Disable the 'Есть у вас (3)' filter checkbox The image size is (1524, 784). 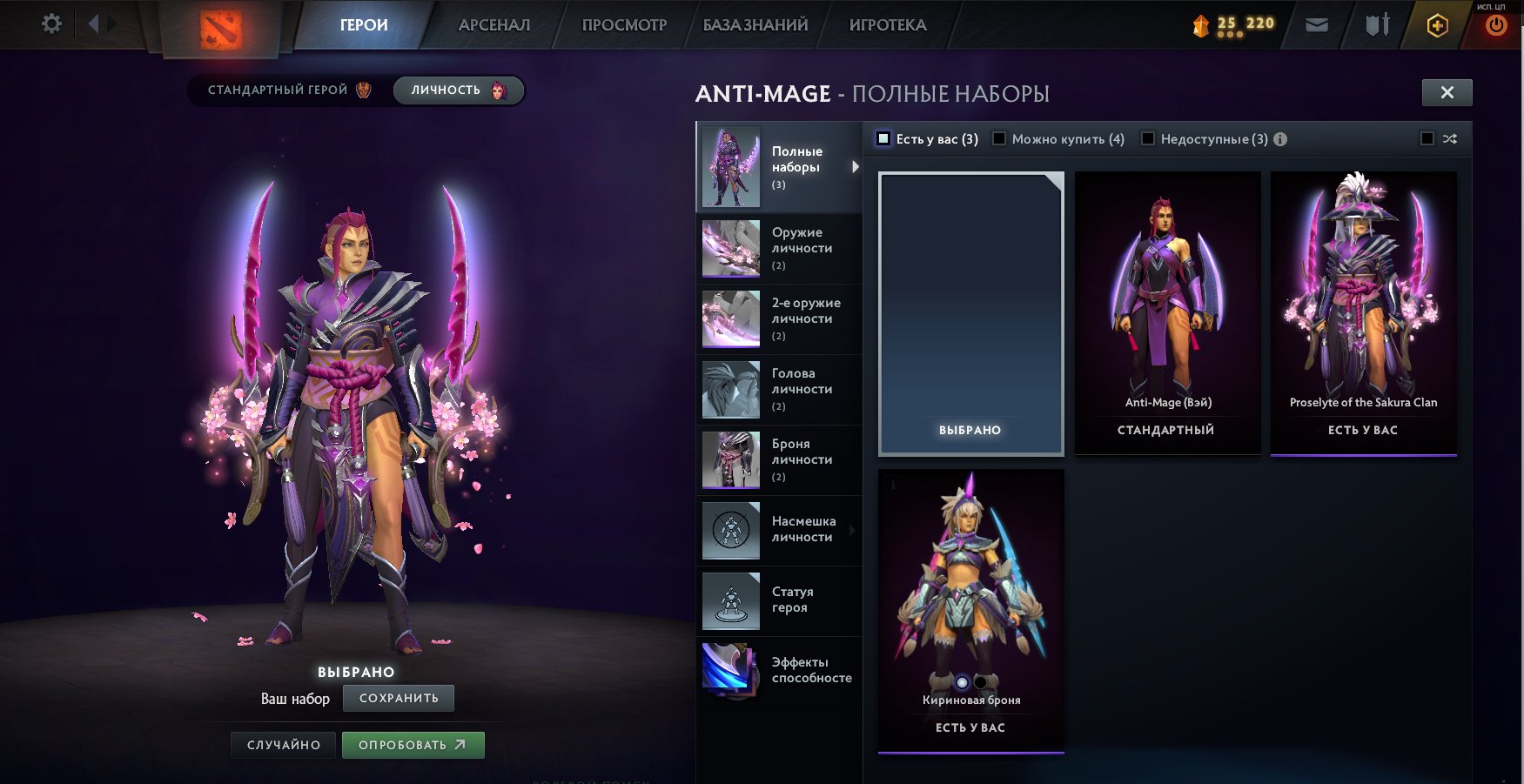(x=884, y=138)
